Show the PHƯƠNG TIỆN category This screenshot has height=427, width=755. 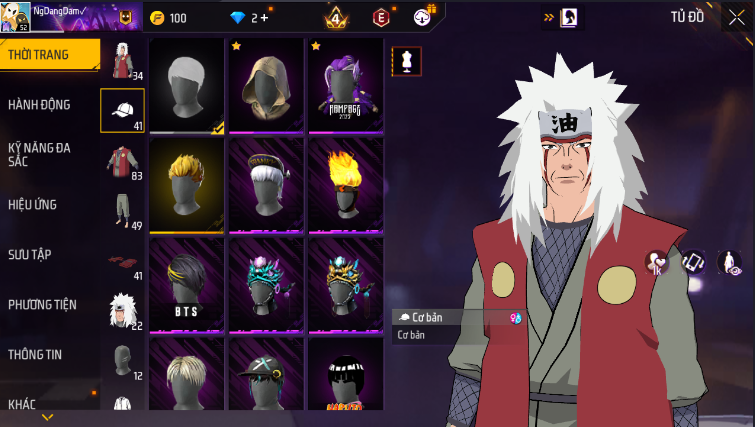click(42, 305)
